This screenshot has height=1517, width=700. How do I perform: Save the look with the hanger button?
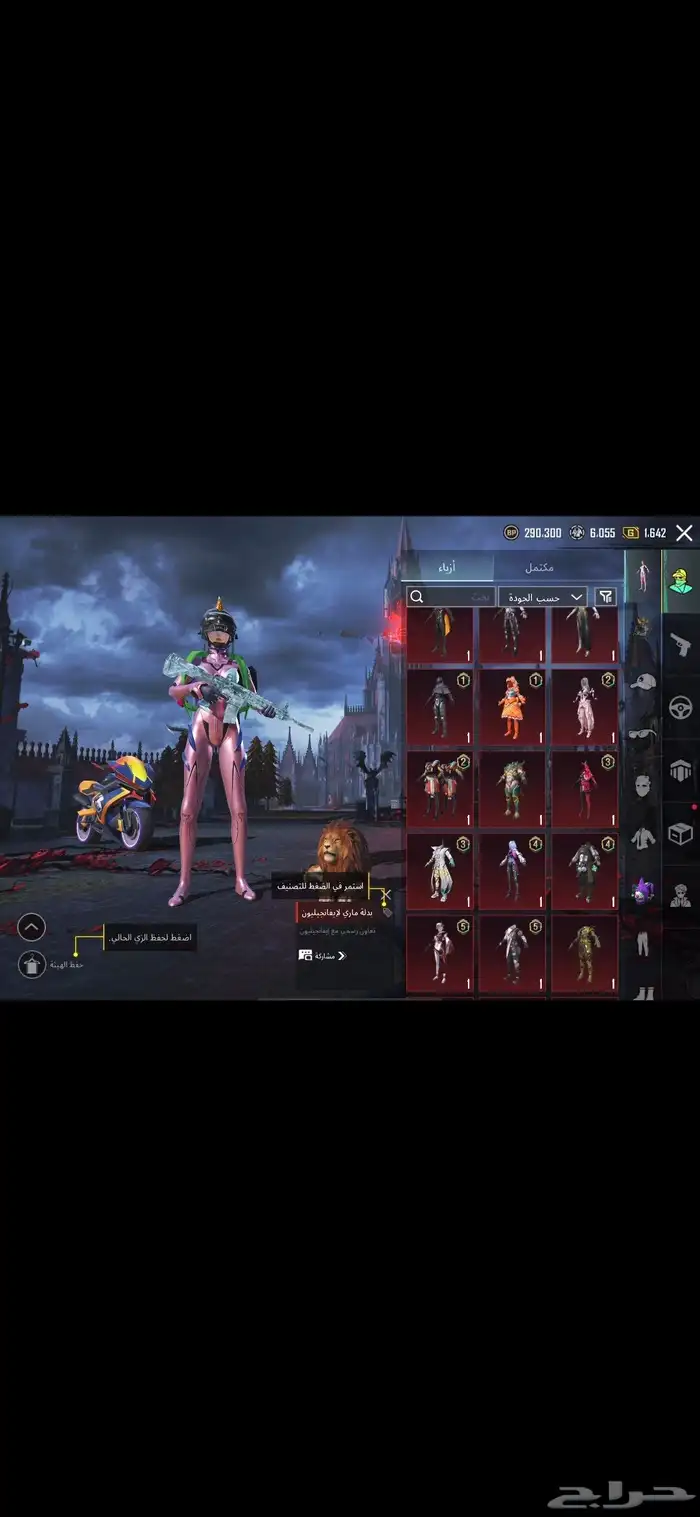pyautogui.click(x=32, y=965)
